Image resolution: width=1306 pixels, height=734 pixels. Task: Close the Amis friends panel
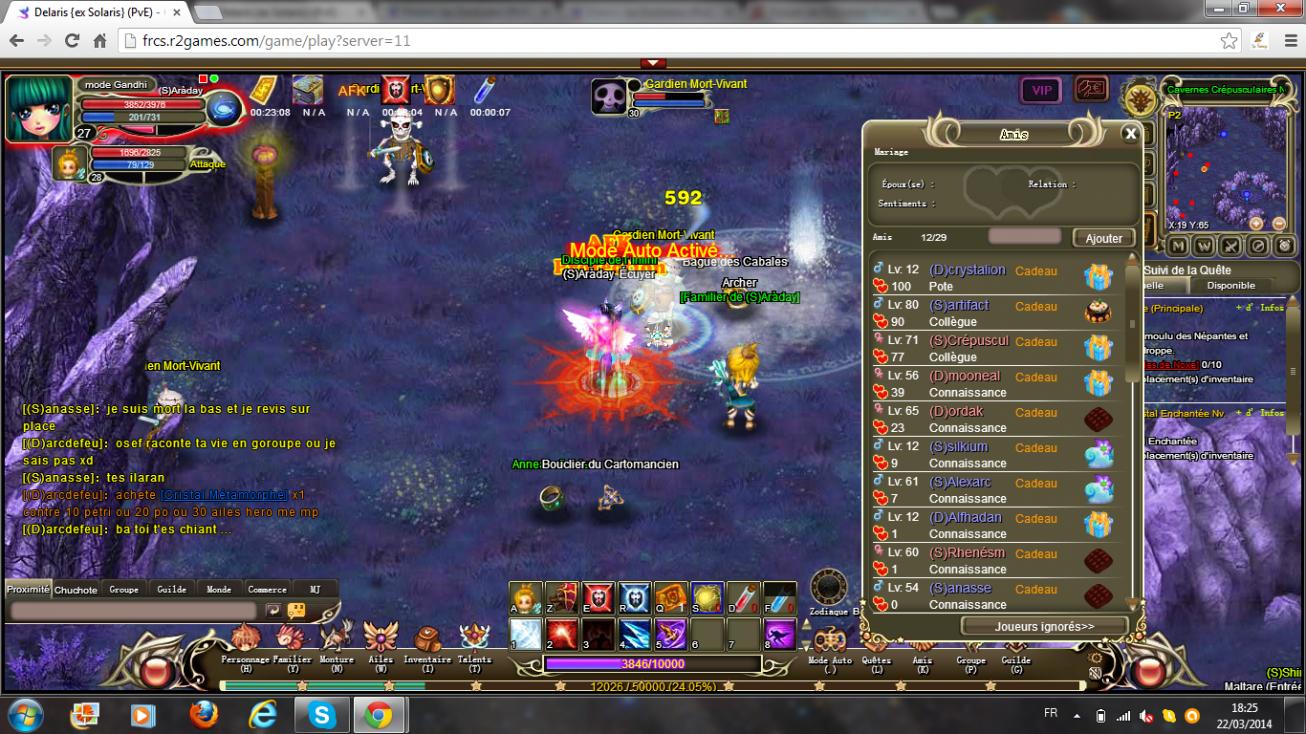(x=1130, y=133)
